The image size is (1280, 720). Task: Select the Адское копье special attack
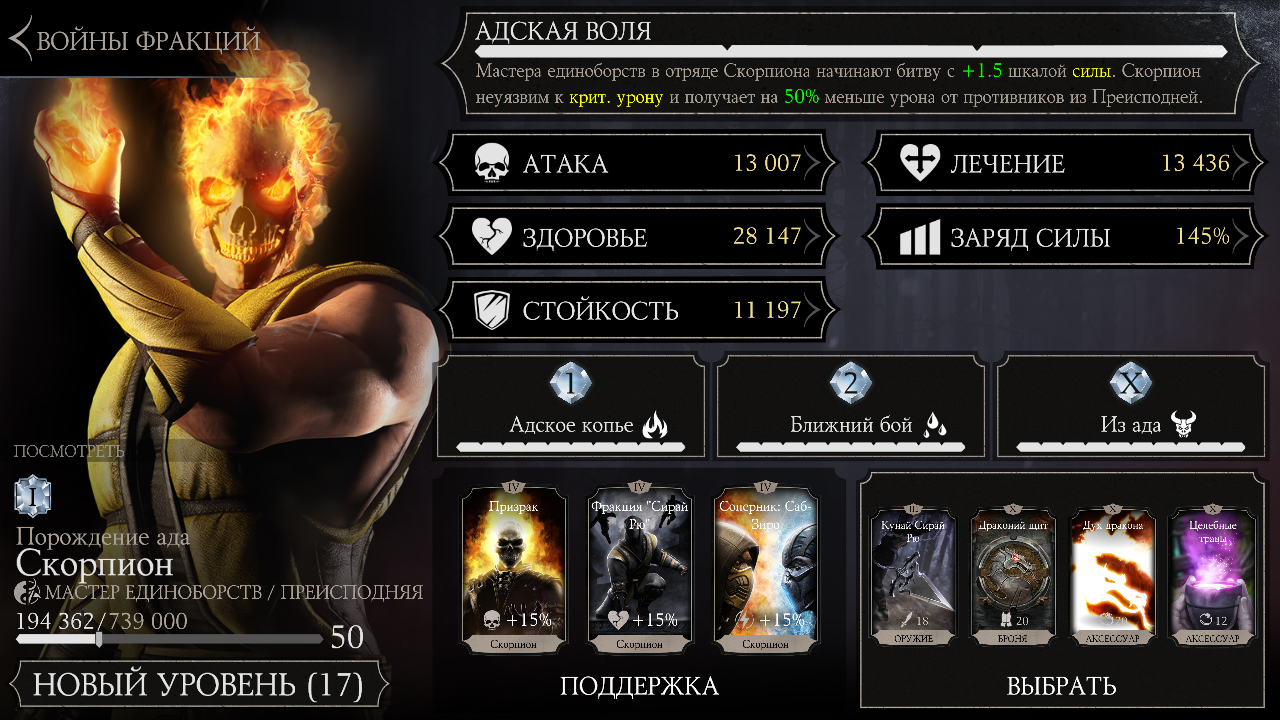pyautogui.click(x=571, y=407)
